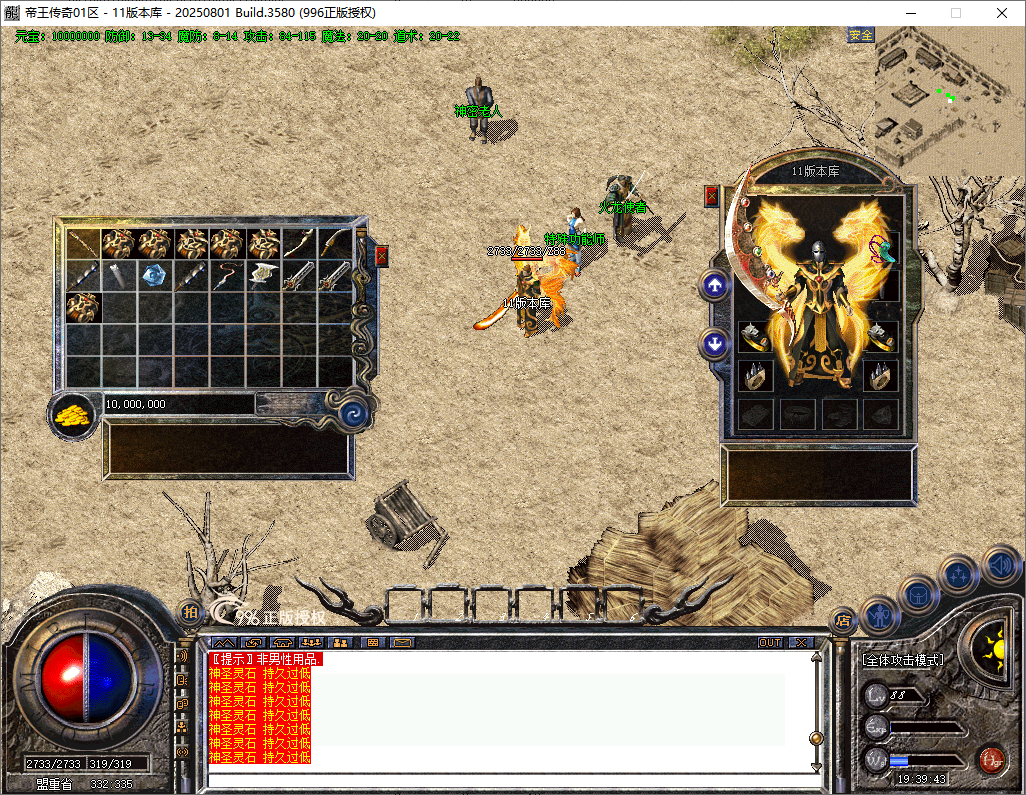
Task: Close the chat panel with X
Action: (802, 642)
